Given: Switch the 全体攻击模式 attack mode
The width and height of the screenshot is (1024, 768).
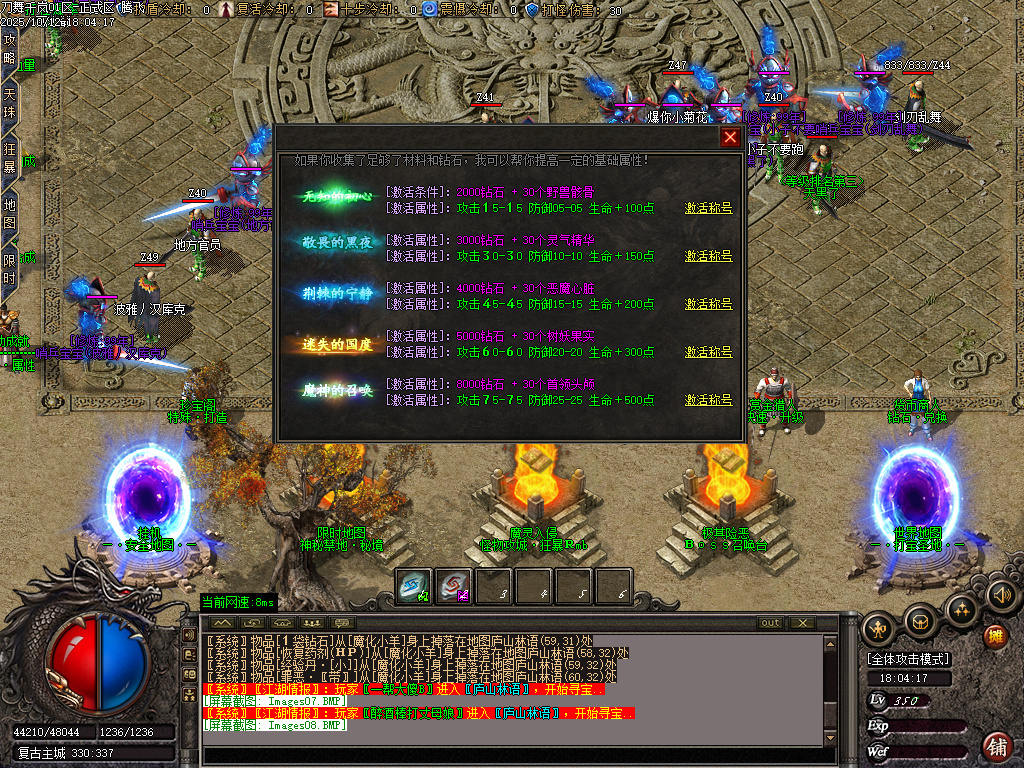Looking at the screenshot, I should (x=909, y=659).
